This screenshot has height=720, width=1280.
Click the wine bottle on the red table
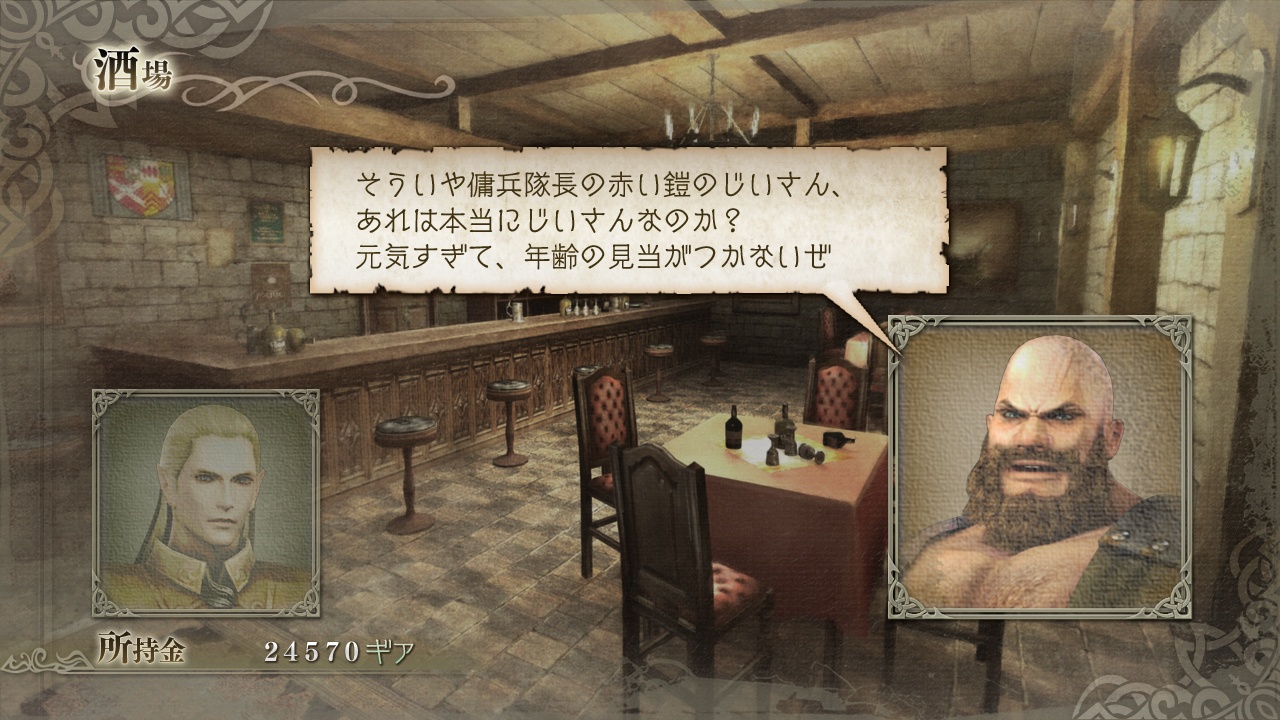tap(733, 429)
